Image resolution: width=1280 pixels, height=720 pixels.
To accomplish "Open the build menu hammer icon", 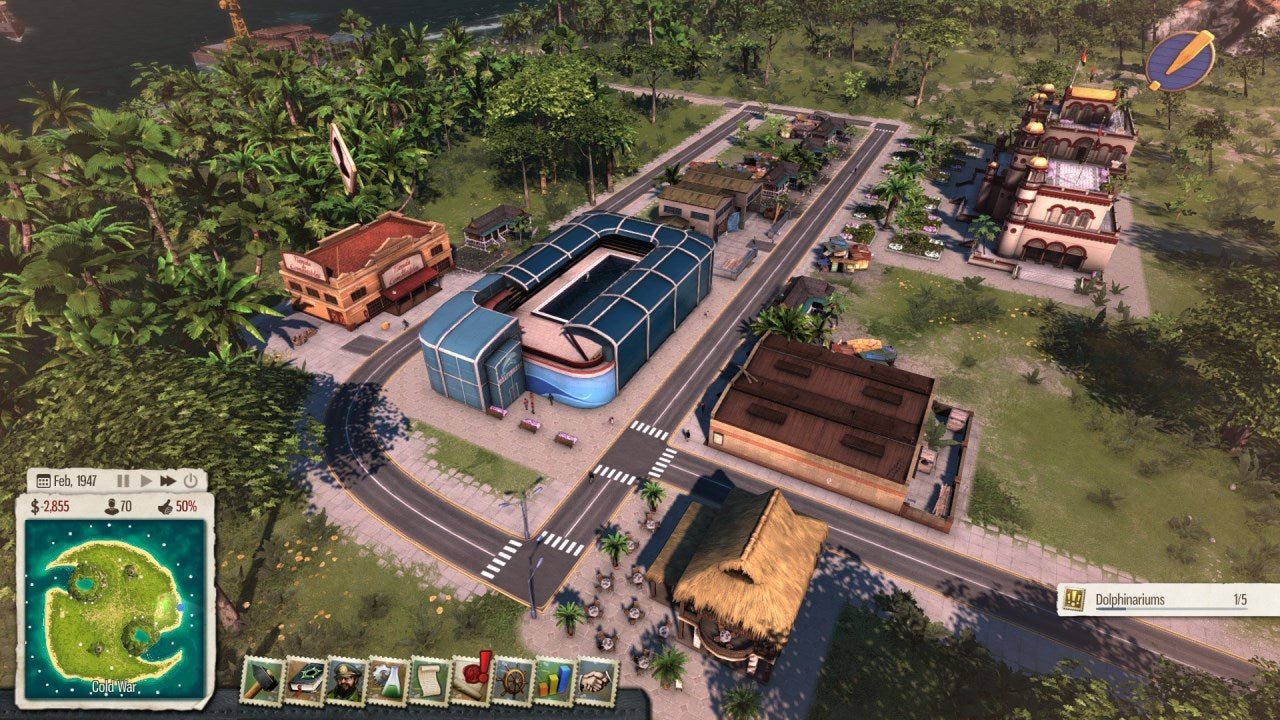I will tap(262, 680).
